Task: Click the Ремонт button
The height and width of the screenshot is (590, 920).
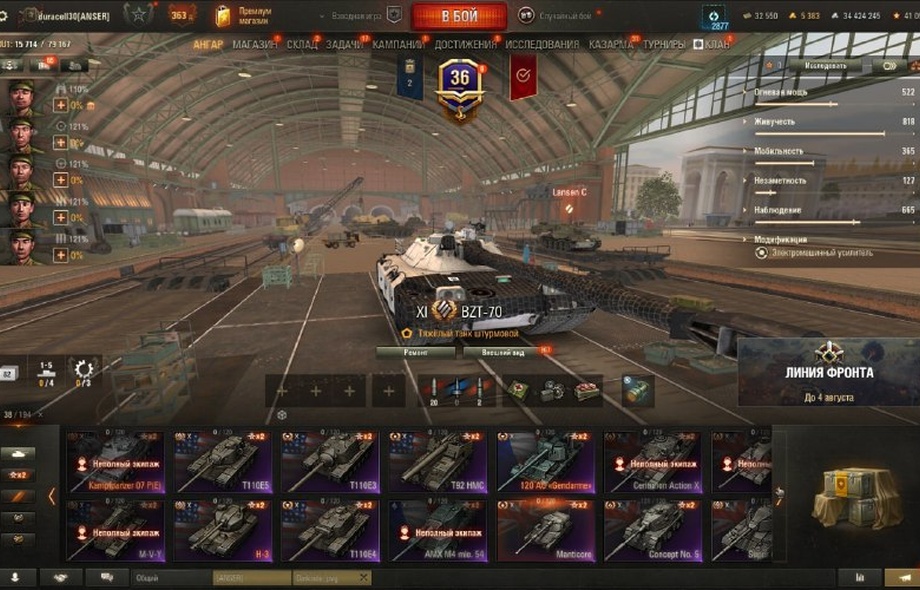Action: pyautogui.click(x=415, y=352)
